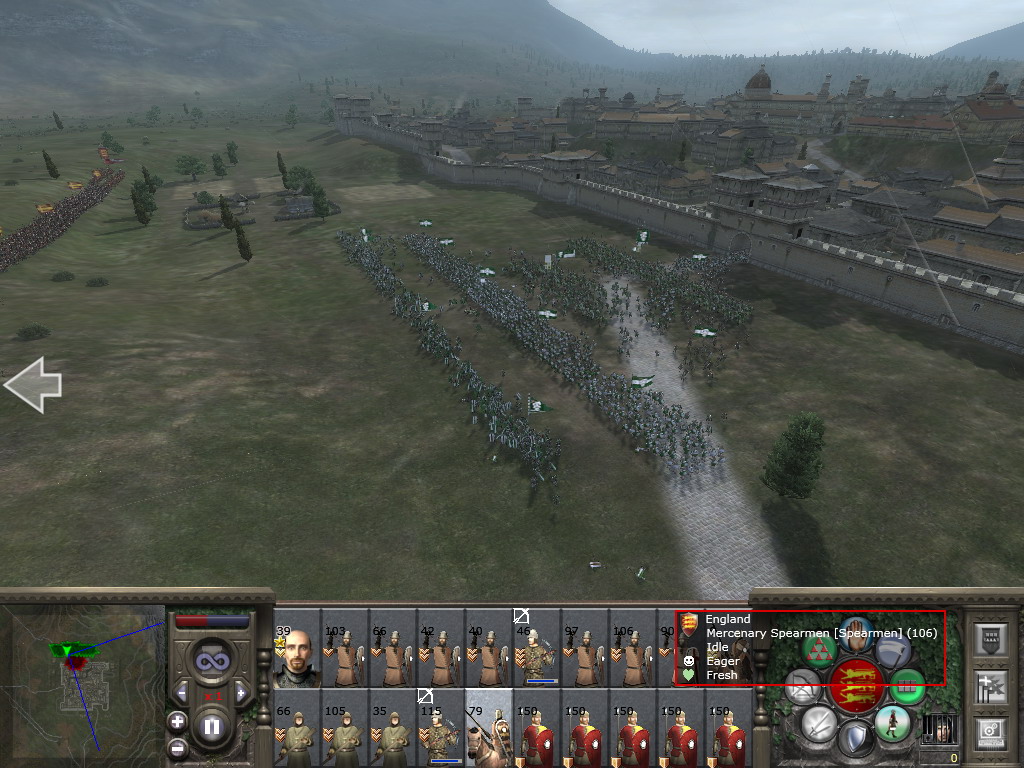Click the battlefield minimap
Image resolution: width=1024 pixels, height=768 pixels.
(83, 685)
